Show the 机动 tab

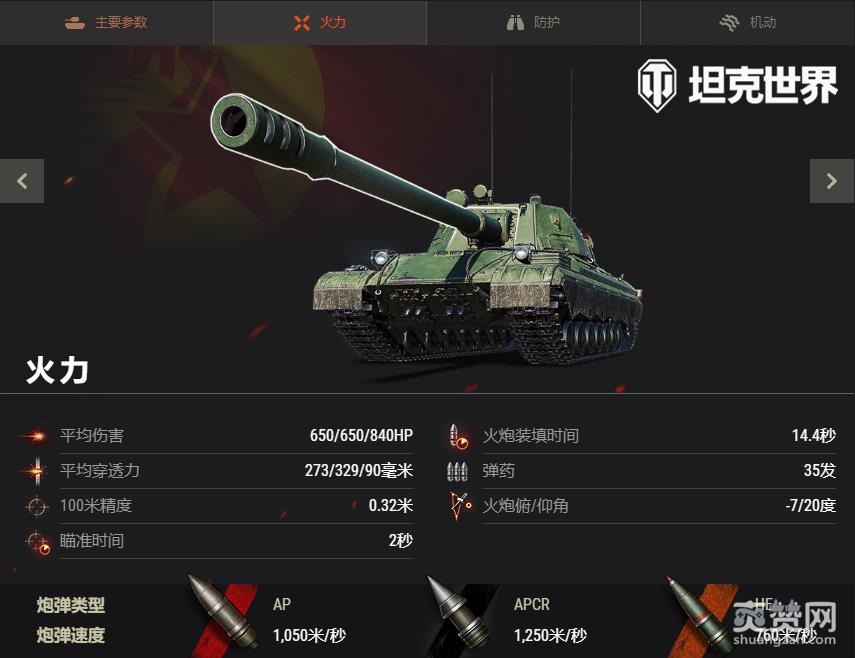click(x=747, y=22)
